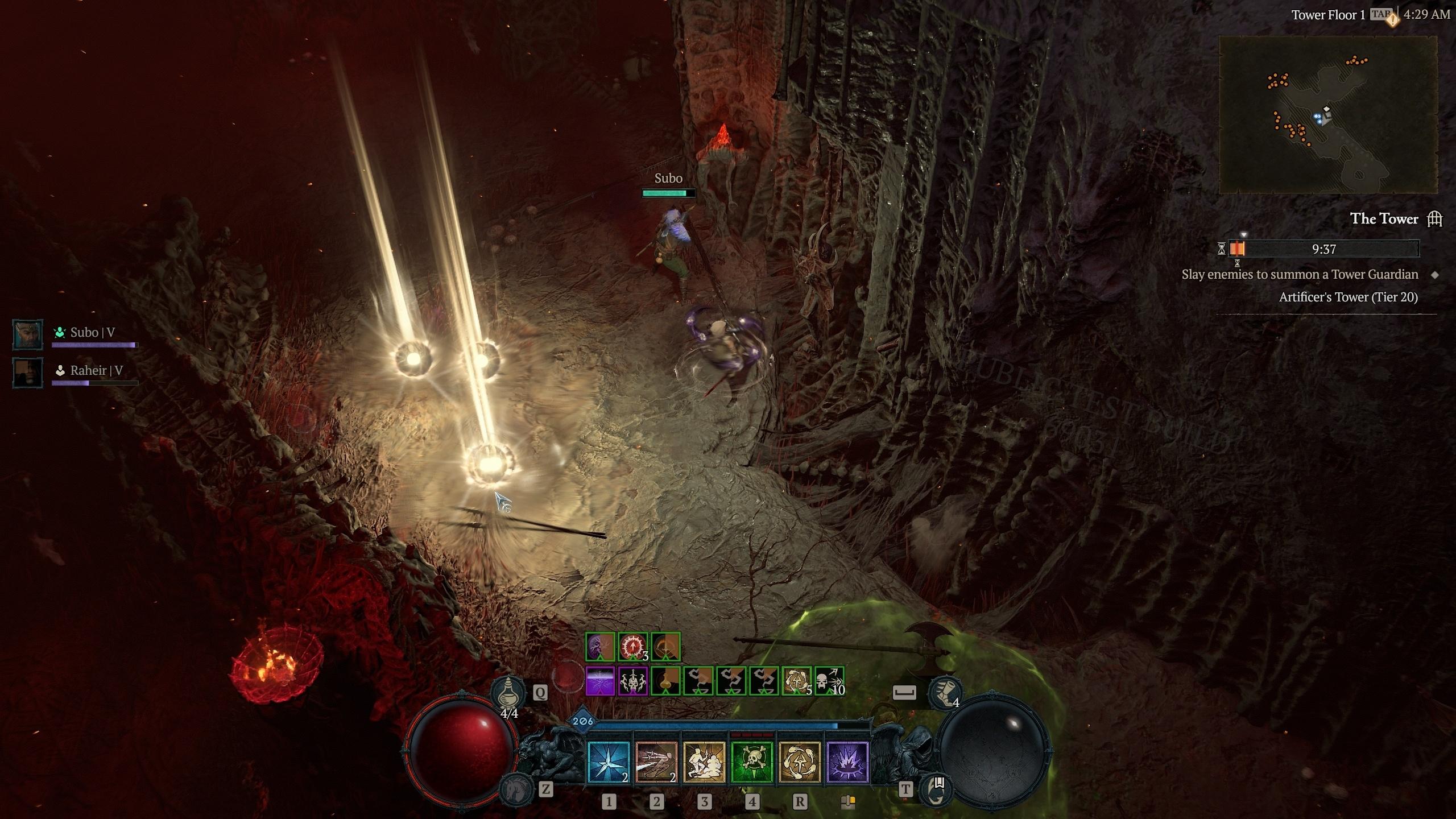This screenshot has height=819, width=1456.
Task: Use the purple spiked burst skill
Action: [847, 762]
